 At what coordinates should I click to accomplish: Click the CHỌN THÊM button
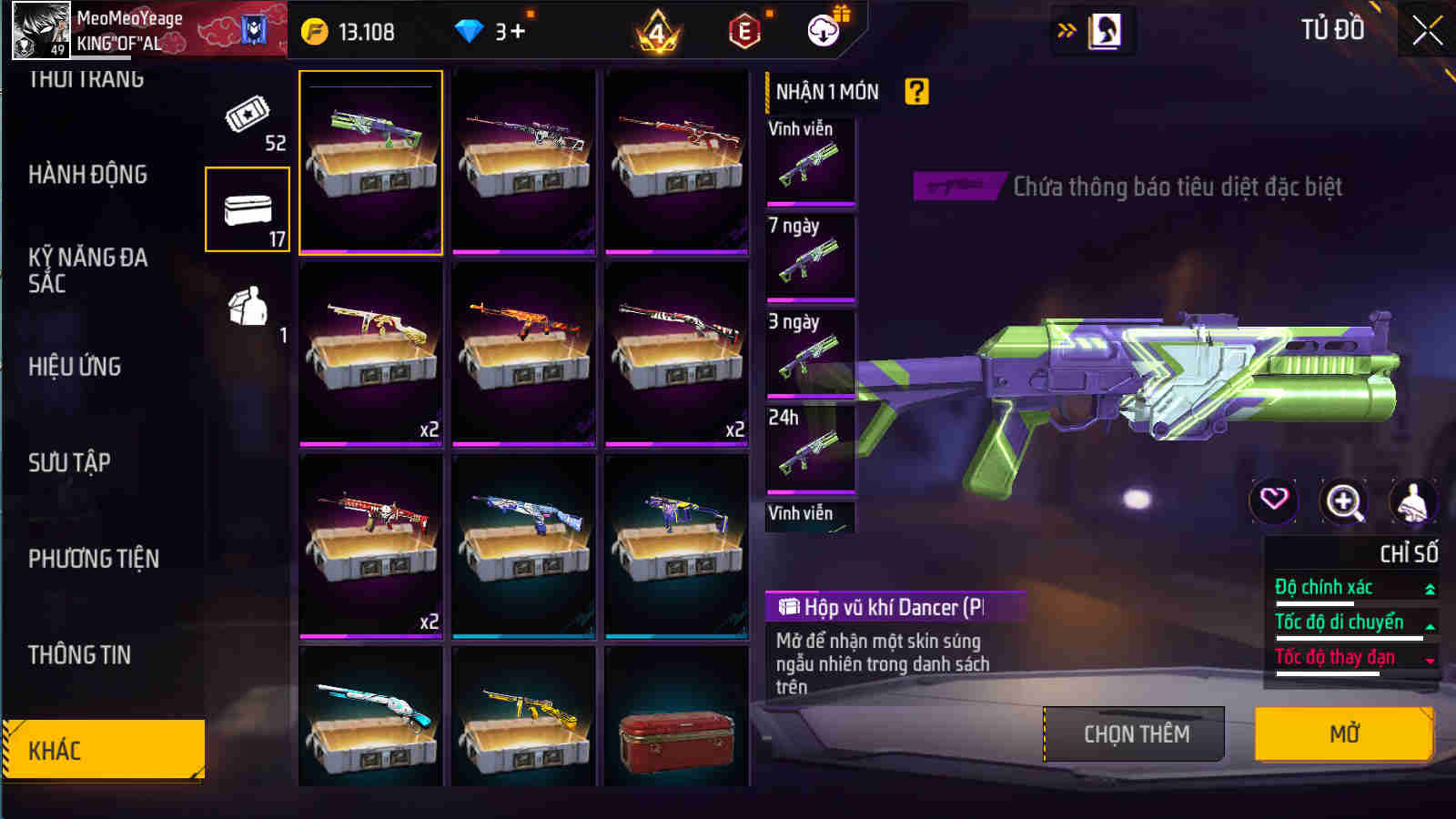pyautogui.click(x=1134, y=733)
